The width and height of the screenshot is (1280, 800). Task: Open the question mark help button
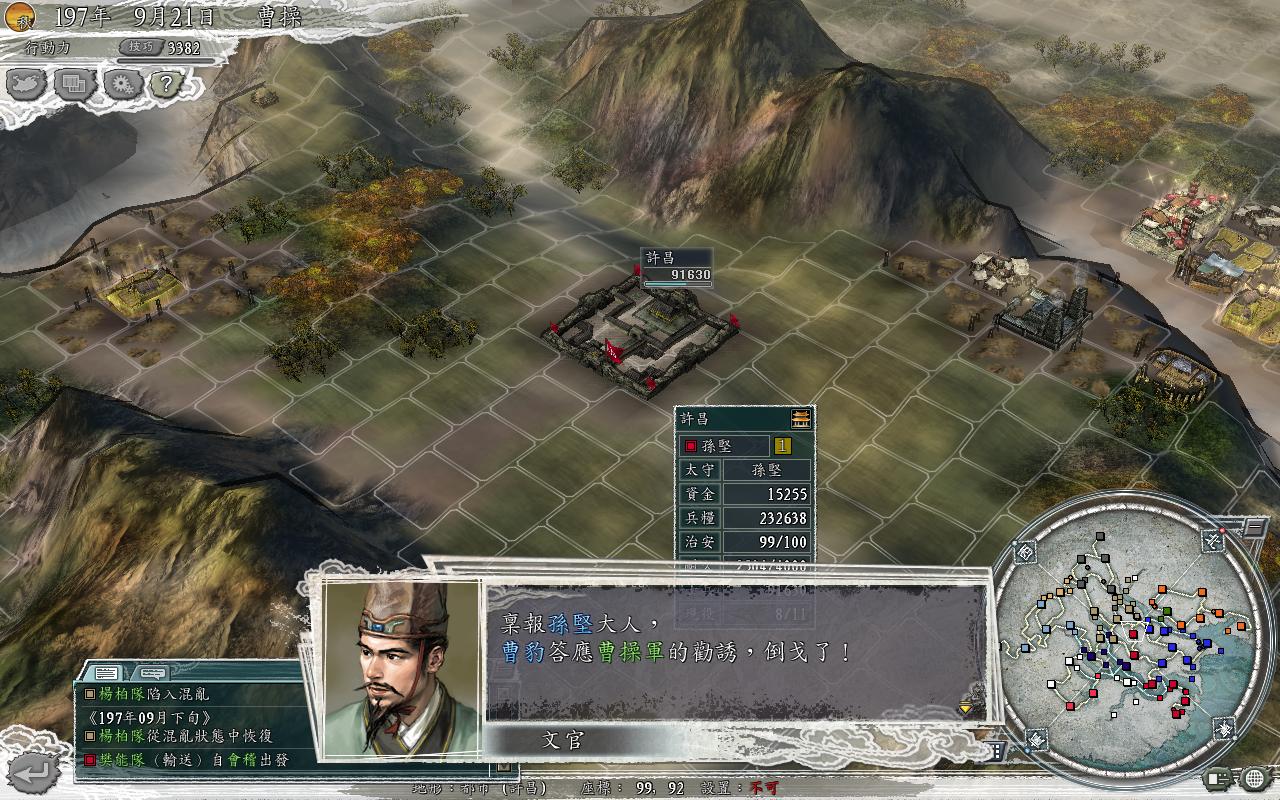[166, 84]
